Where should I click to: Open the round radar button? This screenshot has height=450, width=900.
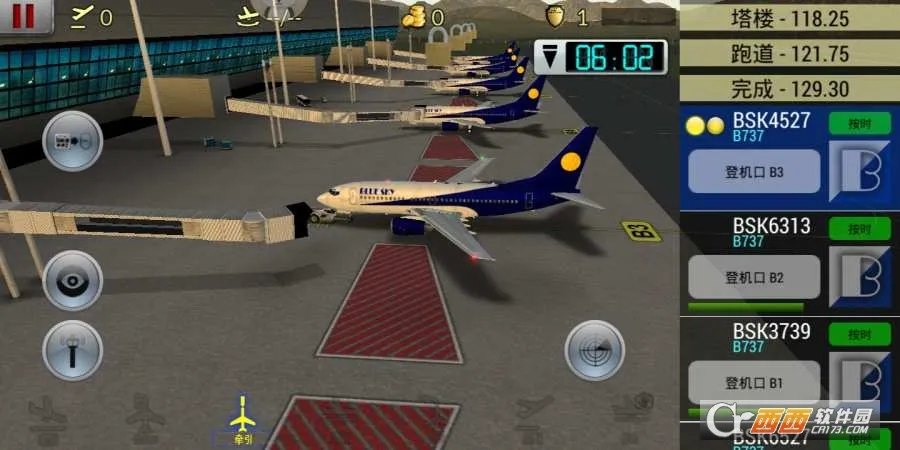click(x=595, y=351)
